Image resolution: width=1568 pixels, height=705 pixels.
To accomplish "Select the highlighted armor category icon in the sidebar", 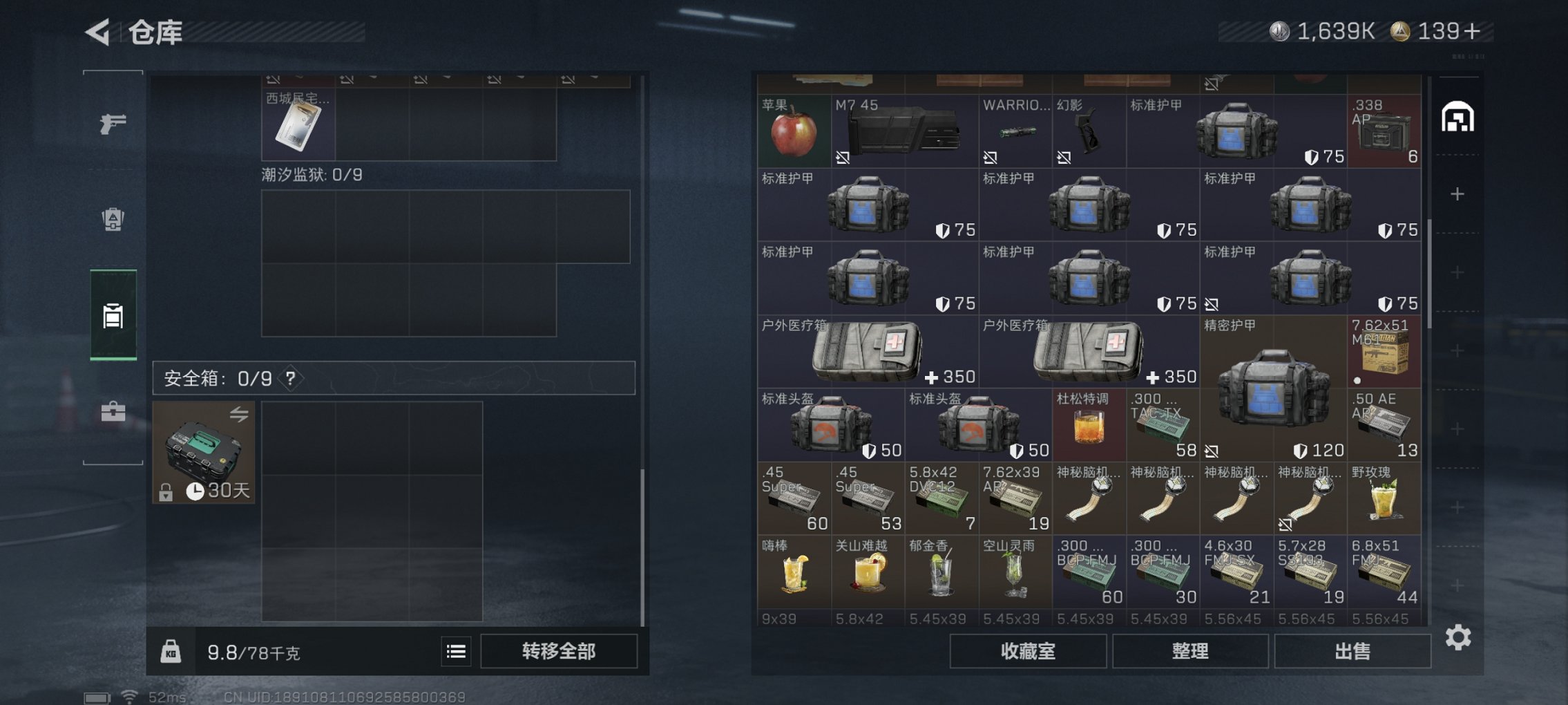I will coord(114,314).
